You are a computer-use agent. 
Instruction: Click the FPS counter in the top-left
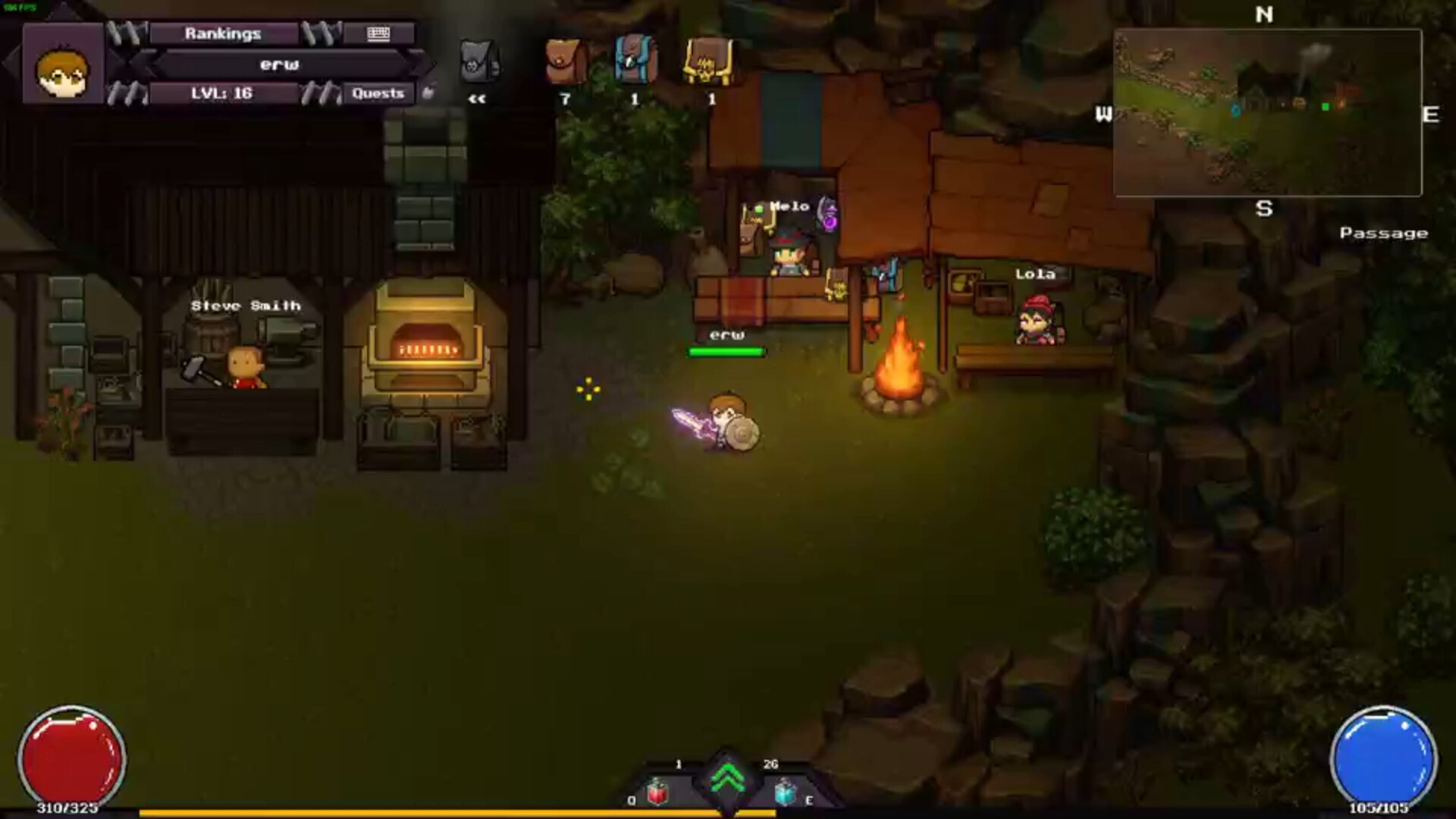[21, 6]
